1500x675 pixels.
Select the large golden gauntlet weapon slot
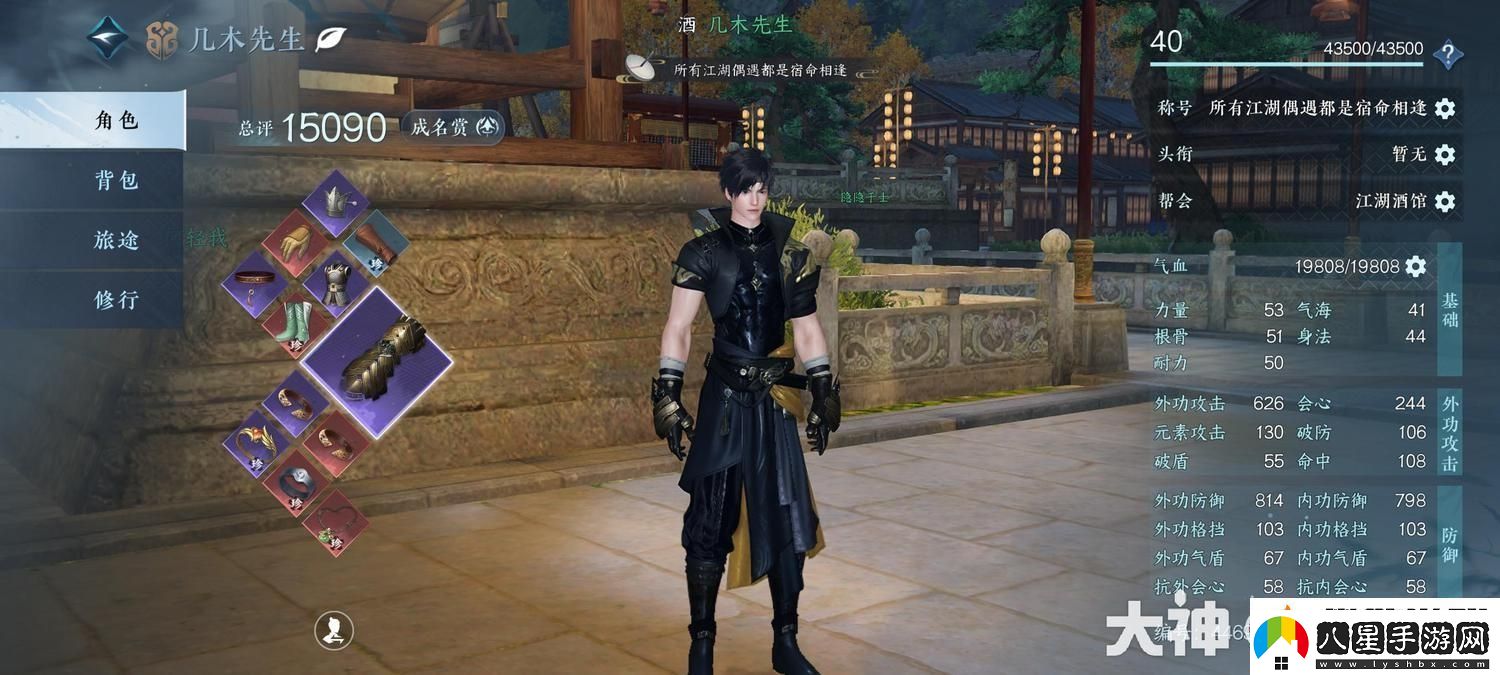pyautogui.click(x=377, y=359)
